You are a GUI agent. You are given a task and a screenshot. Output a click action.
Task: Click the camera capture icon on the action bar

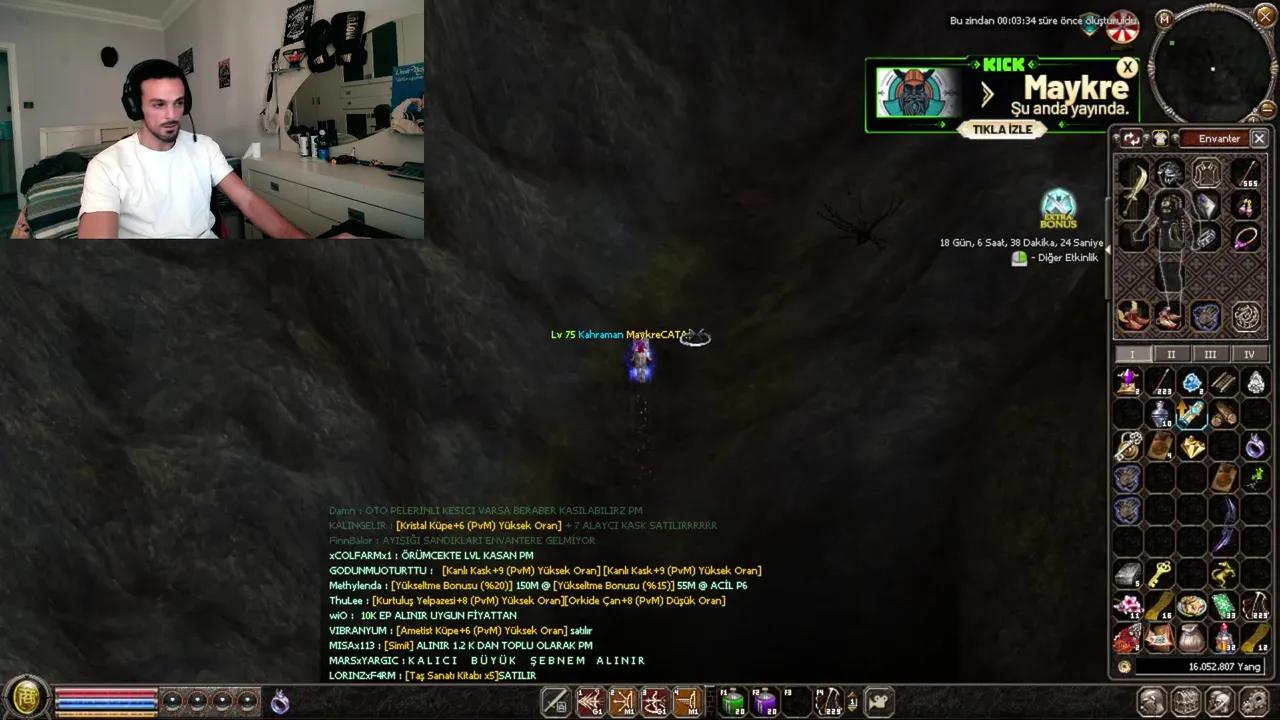tap(878, 701)
